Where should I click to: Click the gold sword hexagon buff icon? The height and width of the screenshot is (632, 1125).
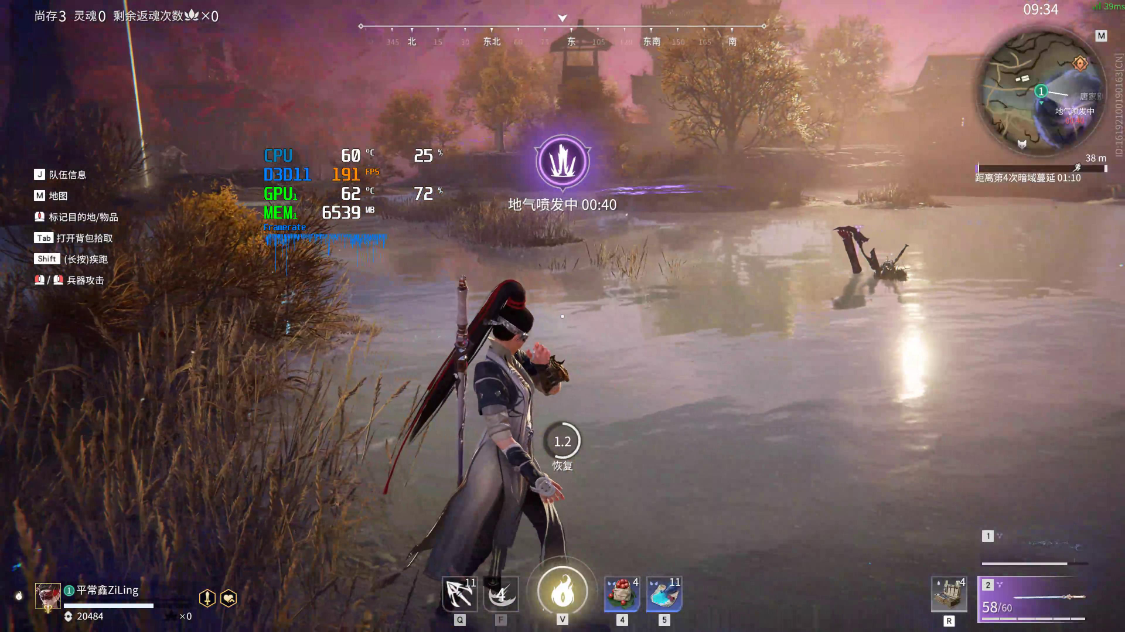(x=207, y=597)
